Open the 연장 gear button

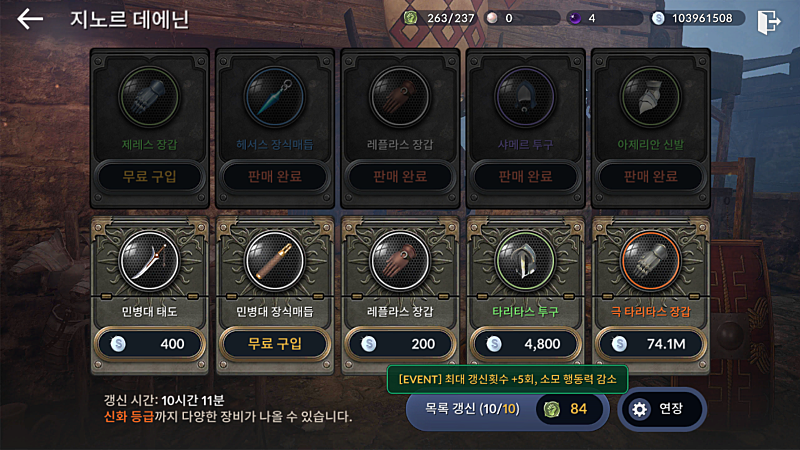point(661,408)
